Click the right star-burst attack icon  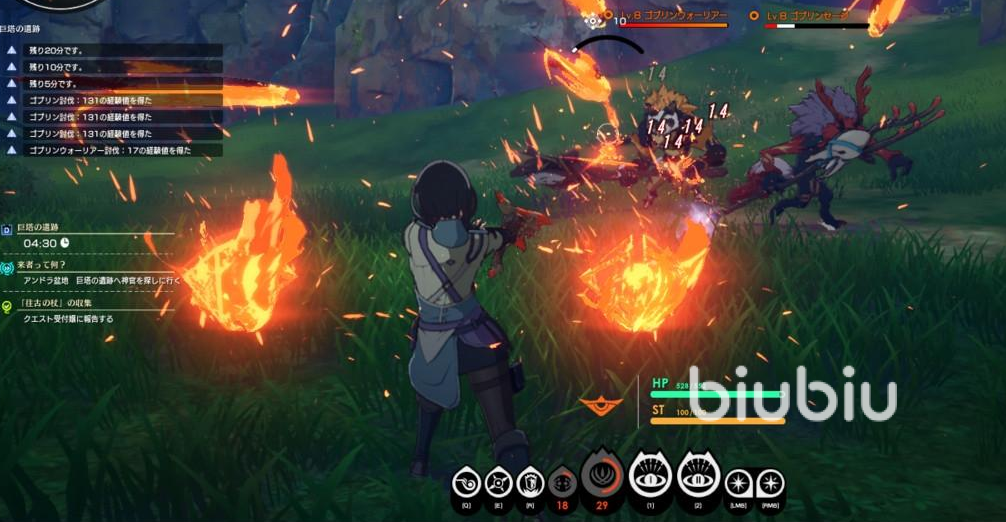point(770,484)
